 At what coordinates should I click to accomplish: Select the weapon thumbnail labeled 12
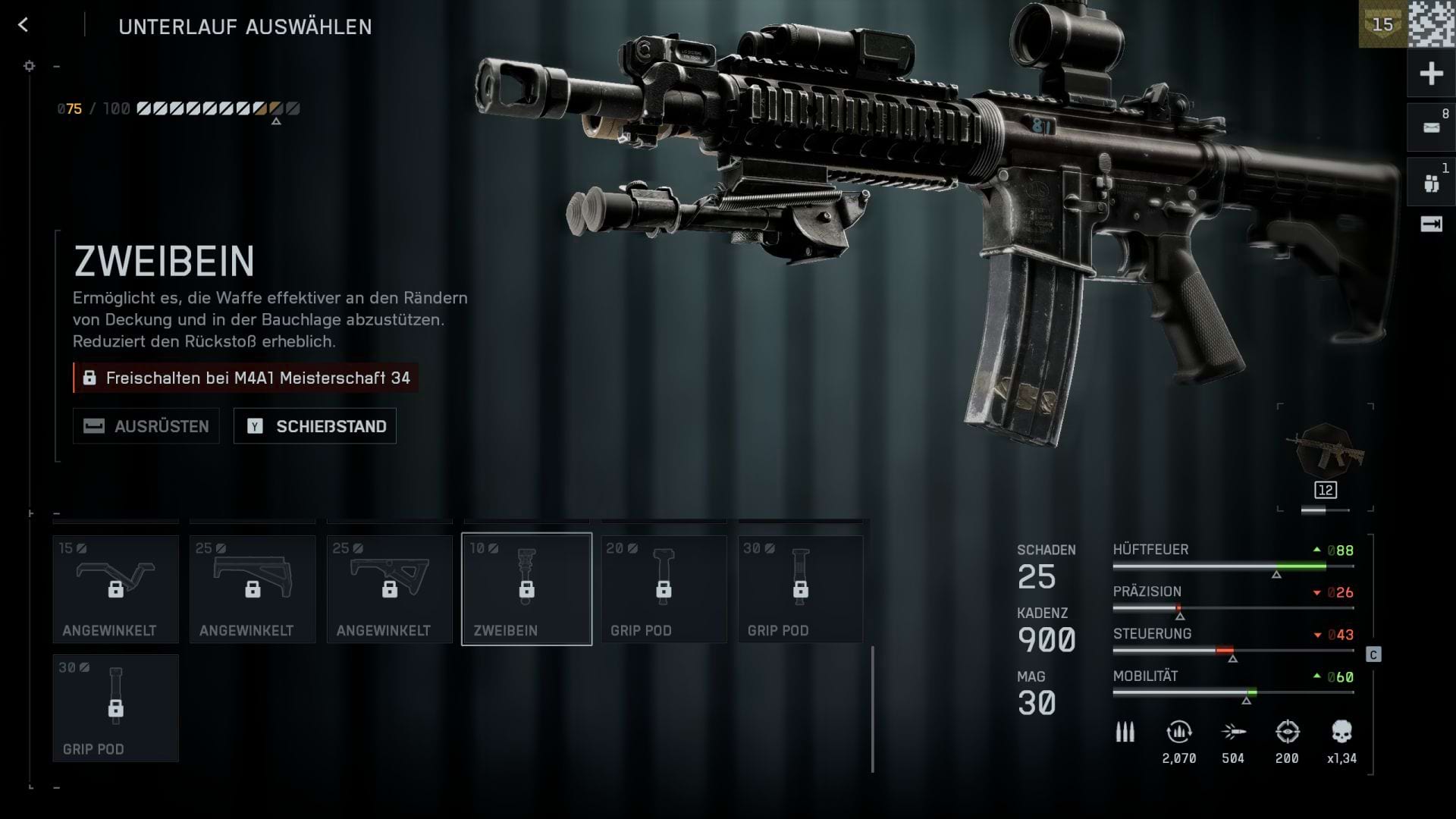(1325, 458)
